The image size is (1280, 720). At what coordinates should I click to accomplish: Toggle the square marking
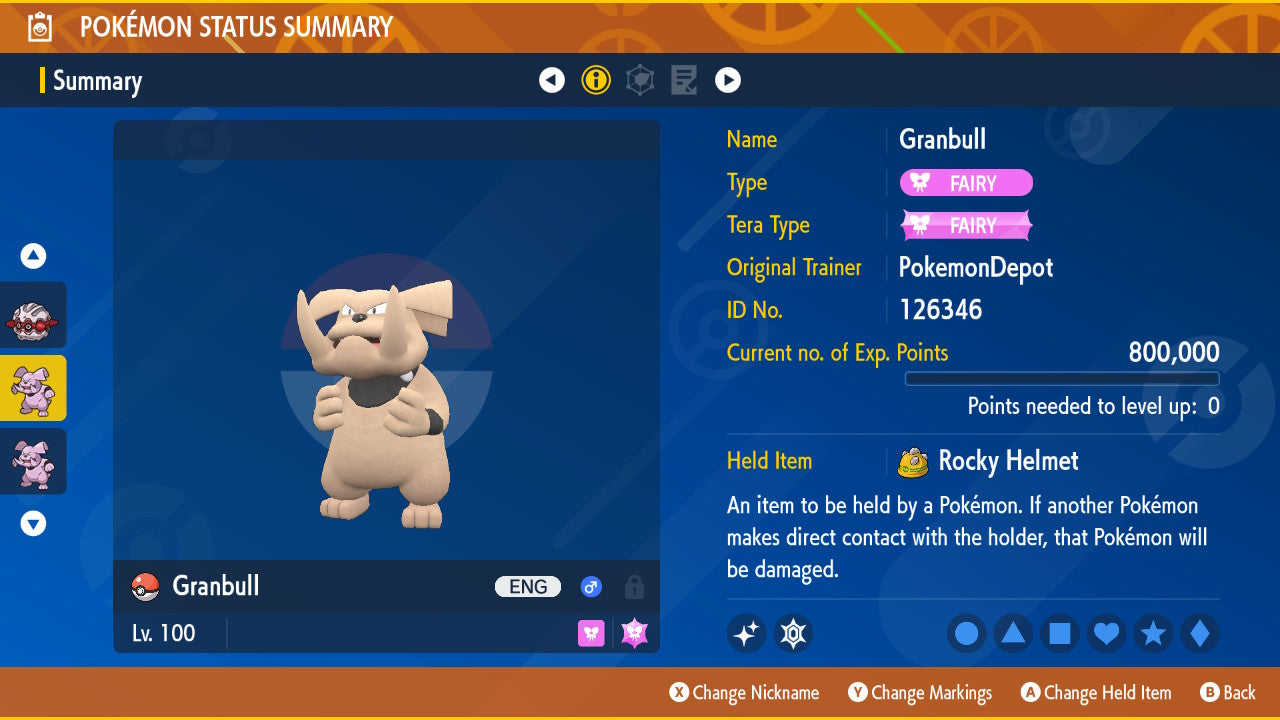pos(1060,633)
